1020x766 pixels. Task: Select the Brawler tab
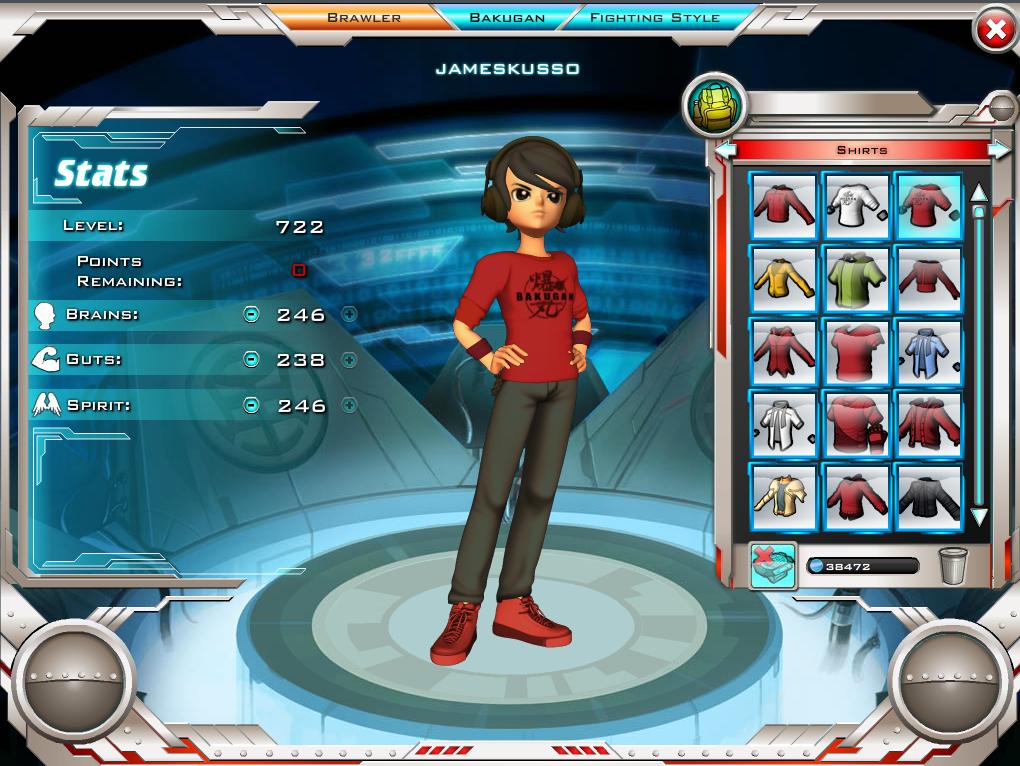point(364,17)
